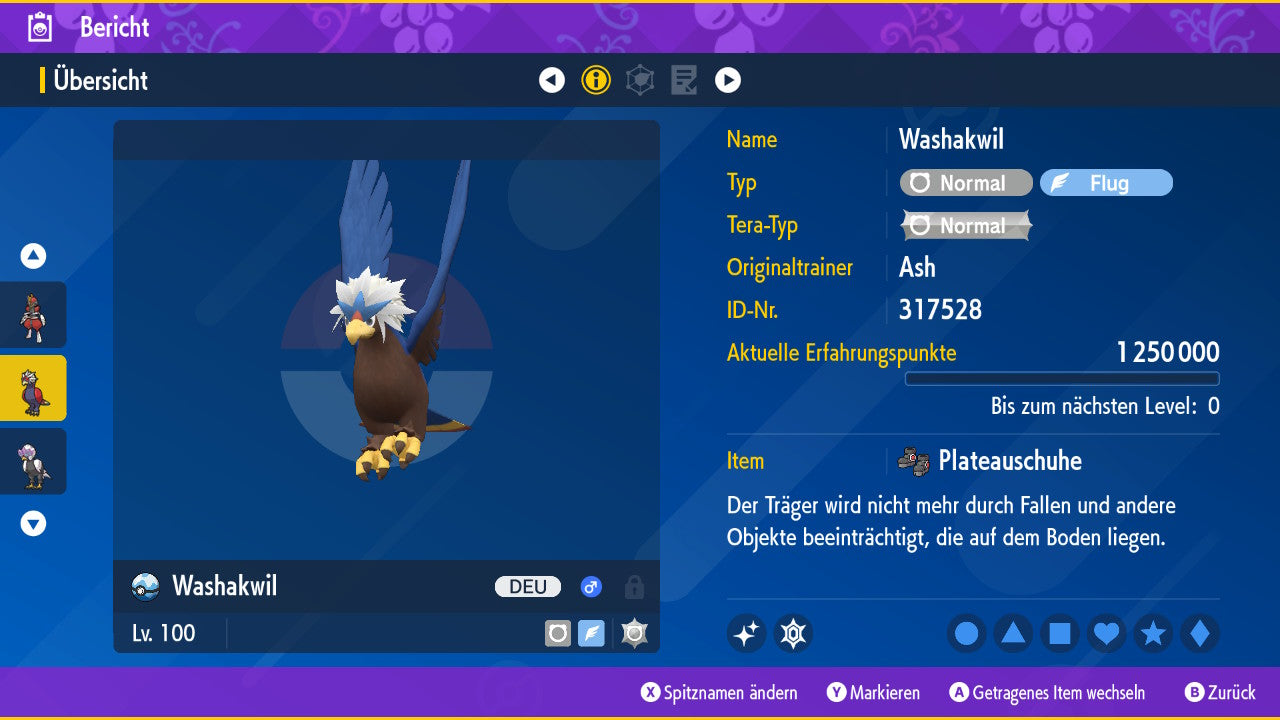1280x720 pixels.
Task: Advance to next summary page arrow
Action: [x=728, y=80]
